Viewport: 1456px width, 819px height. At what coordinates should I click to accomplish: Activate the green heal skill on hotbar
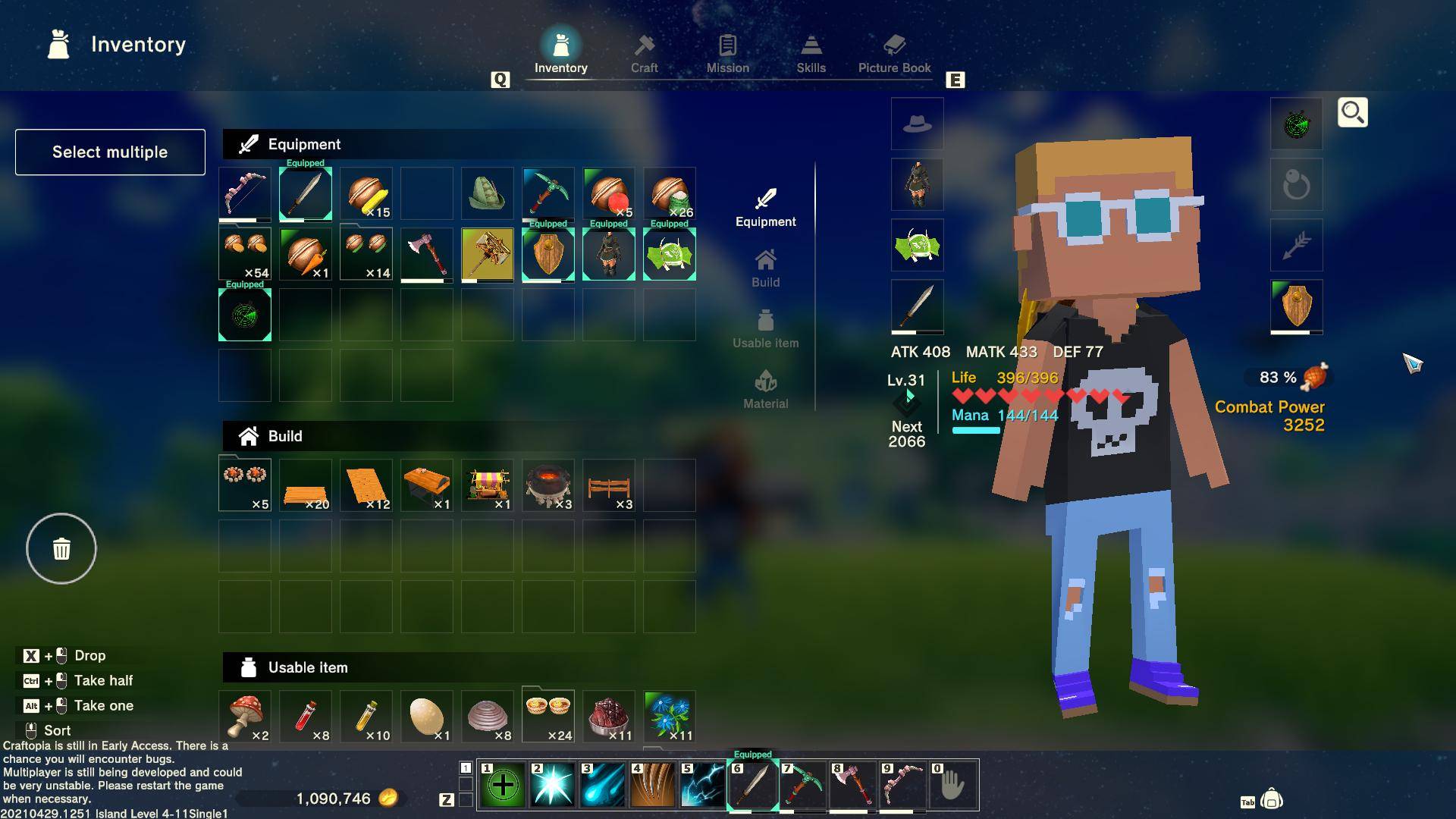(502, 786)
